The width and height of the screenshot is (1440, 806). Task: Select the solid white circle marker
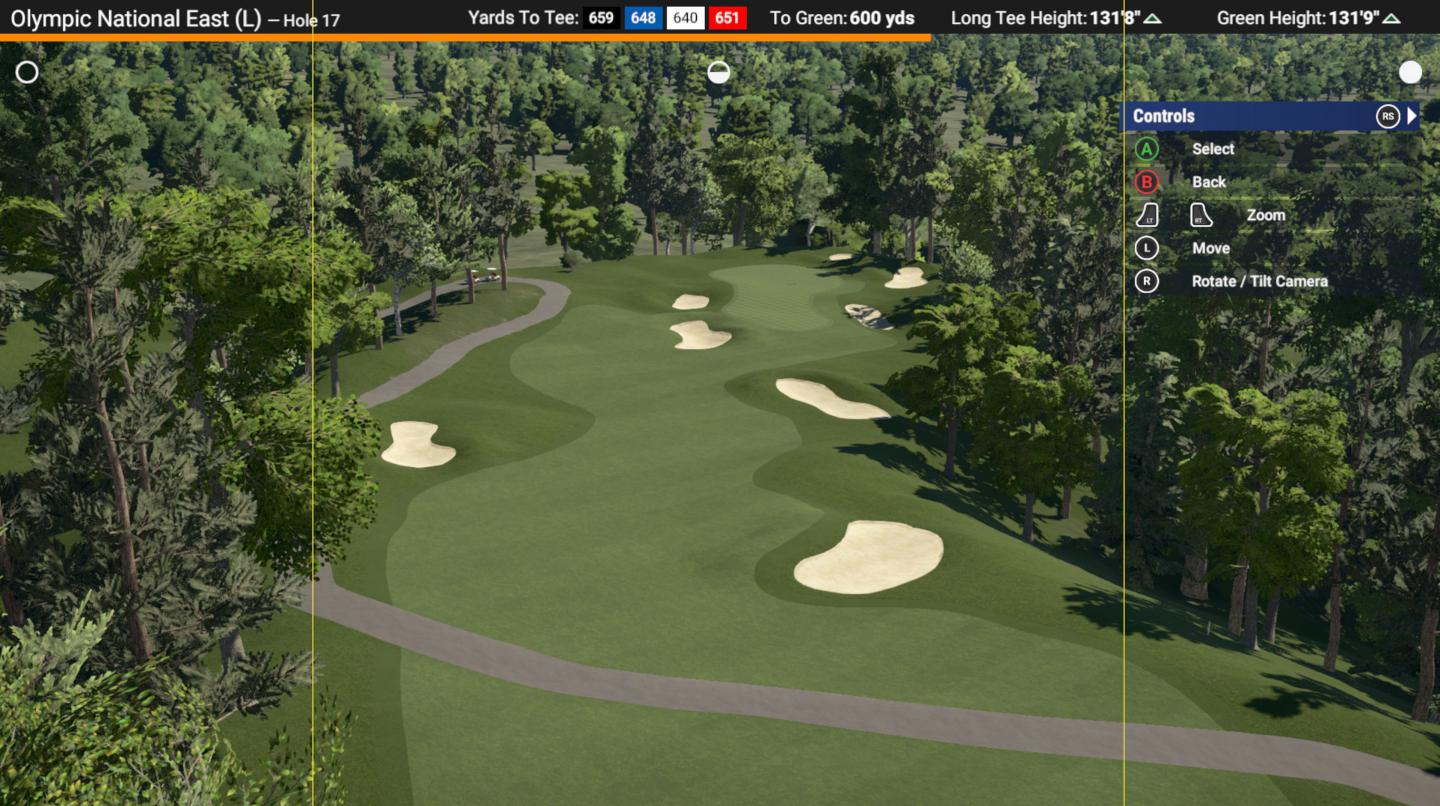(1410, 72)
